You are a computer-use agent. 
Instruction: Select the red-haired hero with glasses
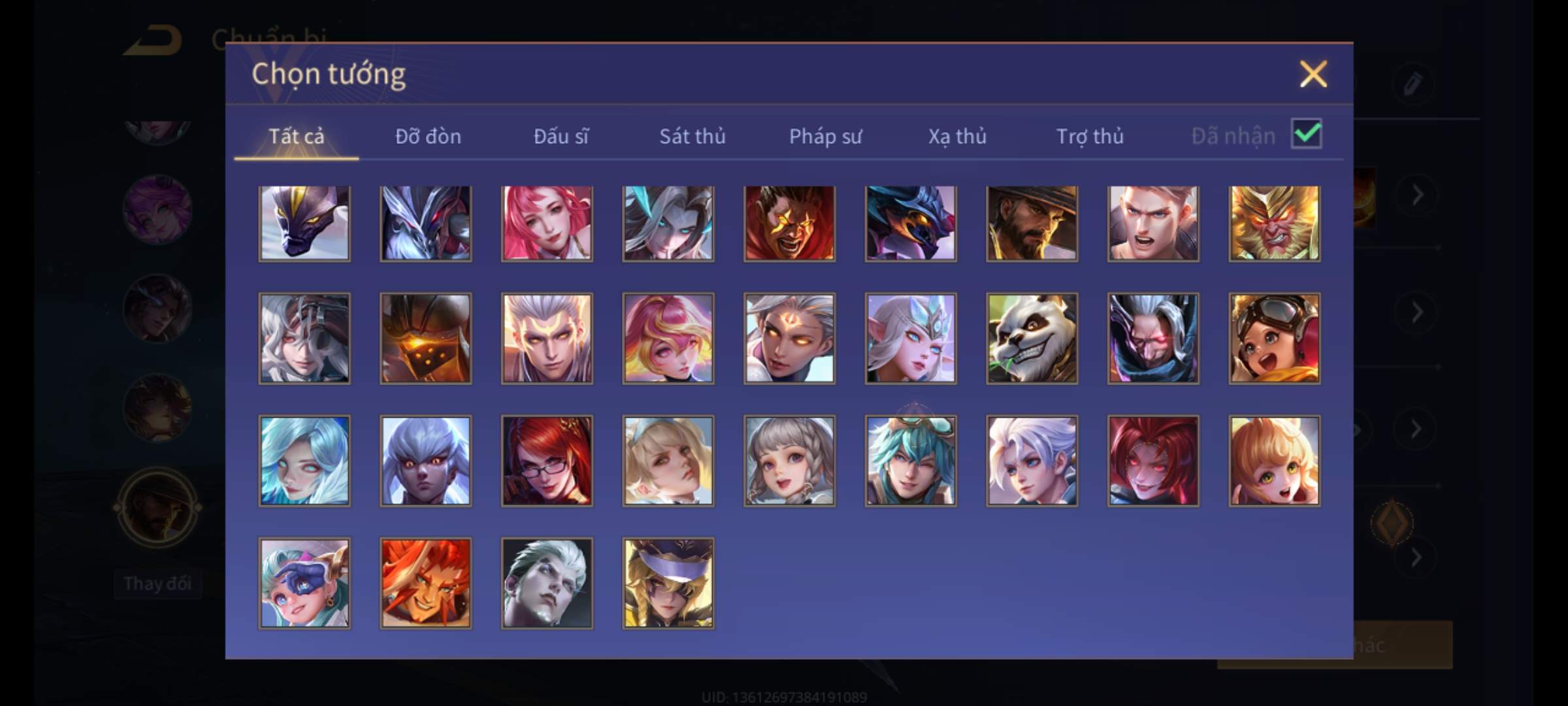[547, 460]
